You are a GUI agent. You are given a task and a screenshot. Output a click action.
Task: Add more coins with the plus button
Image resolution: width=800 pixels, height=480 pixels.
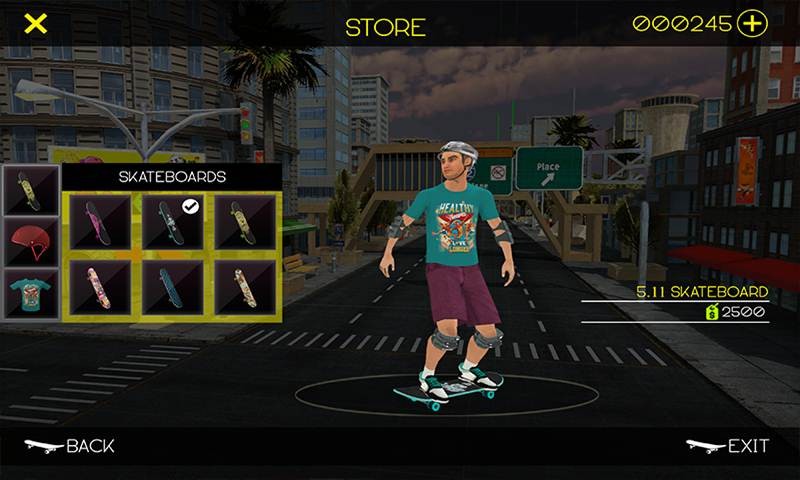751,24
